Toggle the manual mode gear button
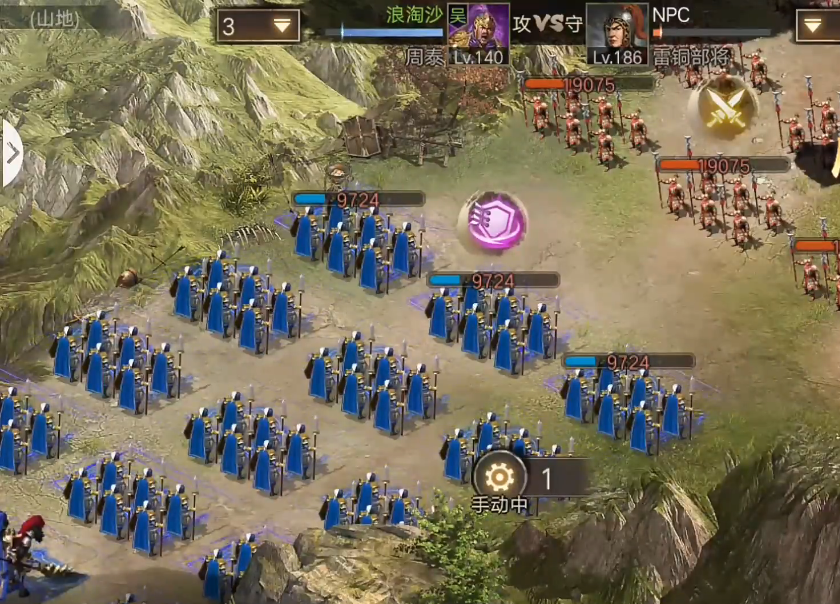The image size is (840, 604). click(x=499, y=476)
